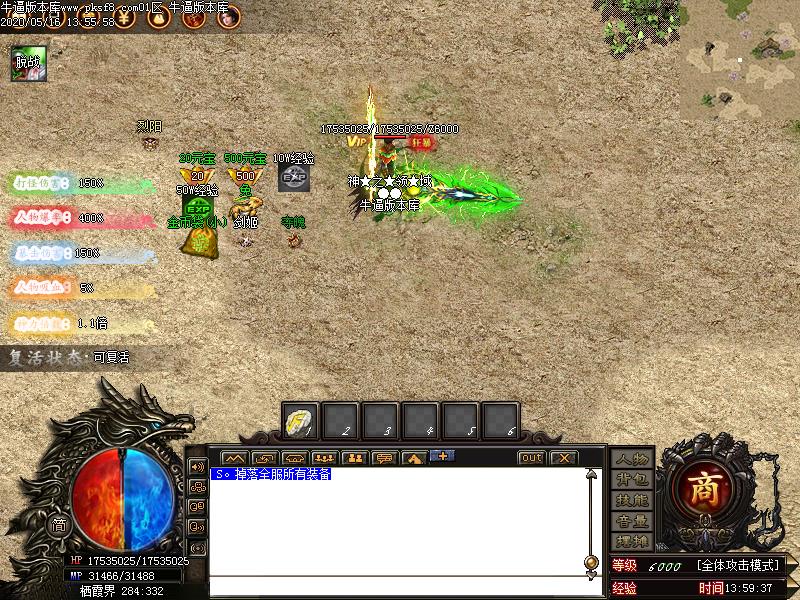Toggle the speaker sound button beside chat
The image size is (800, 600).
point(197,467)
